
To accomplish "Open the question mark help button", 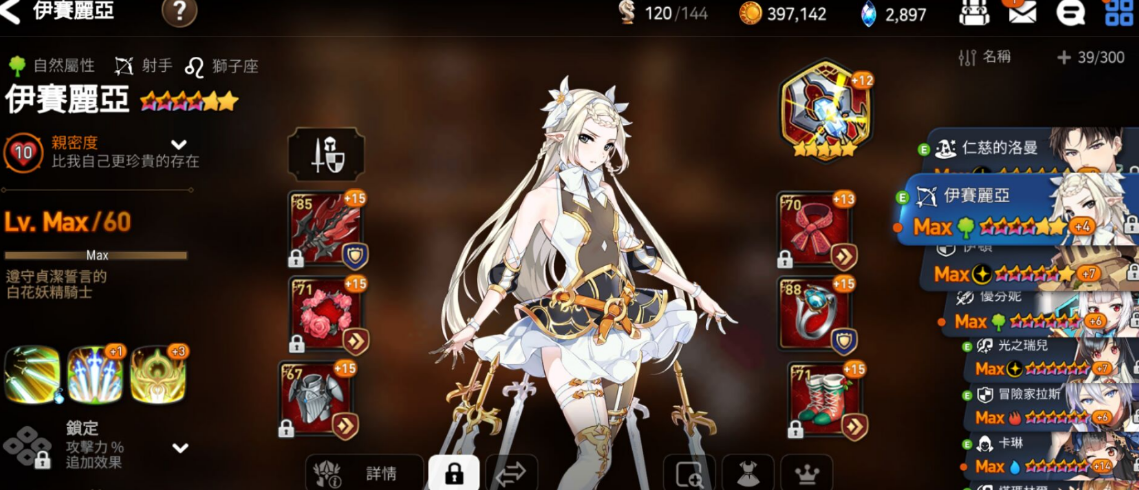I will click(x=179, y=13).
